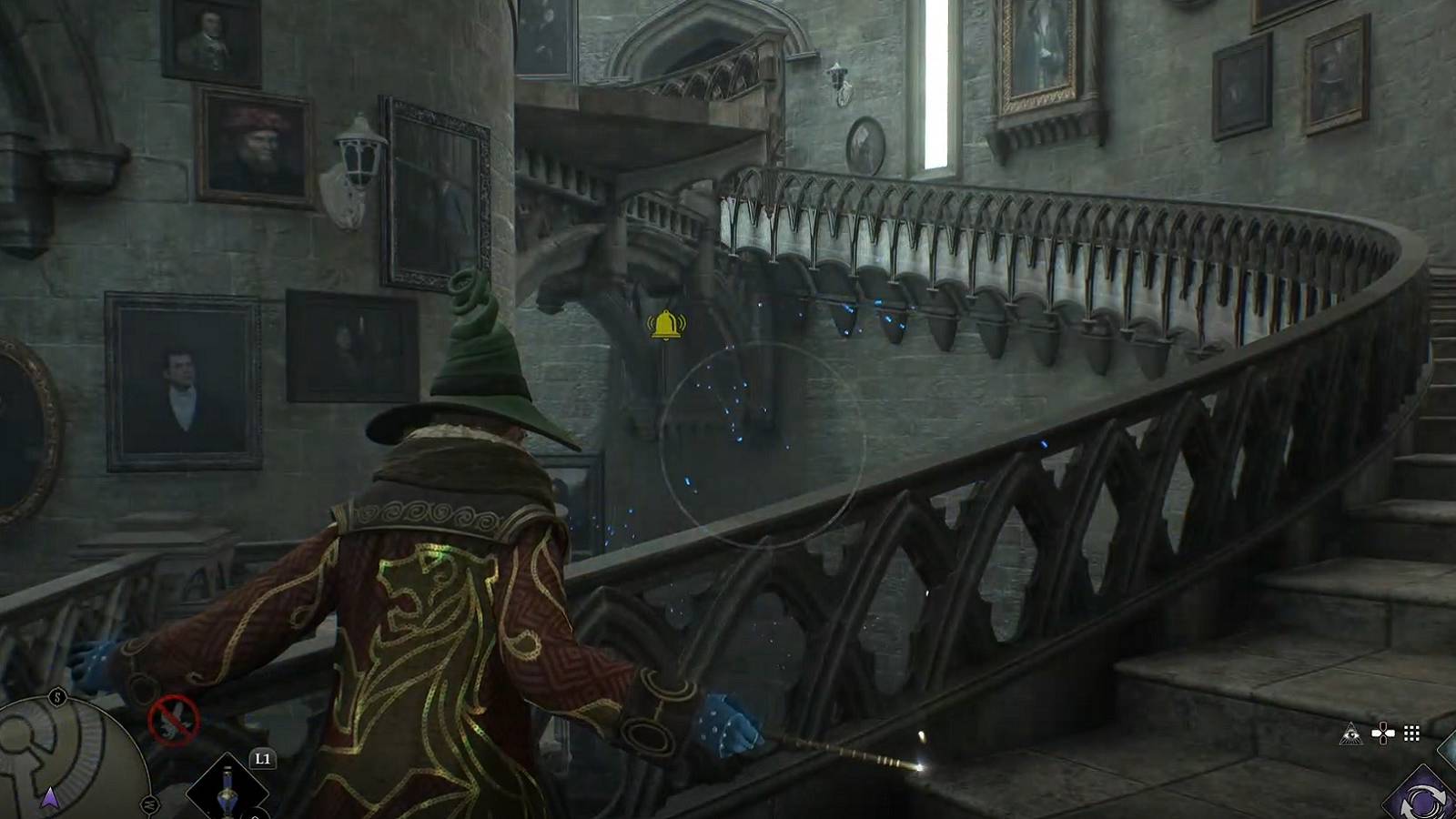Click the D-pad controller icon
The height and width of the screenshot is (819, 1456).
tap(1383, 733)
